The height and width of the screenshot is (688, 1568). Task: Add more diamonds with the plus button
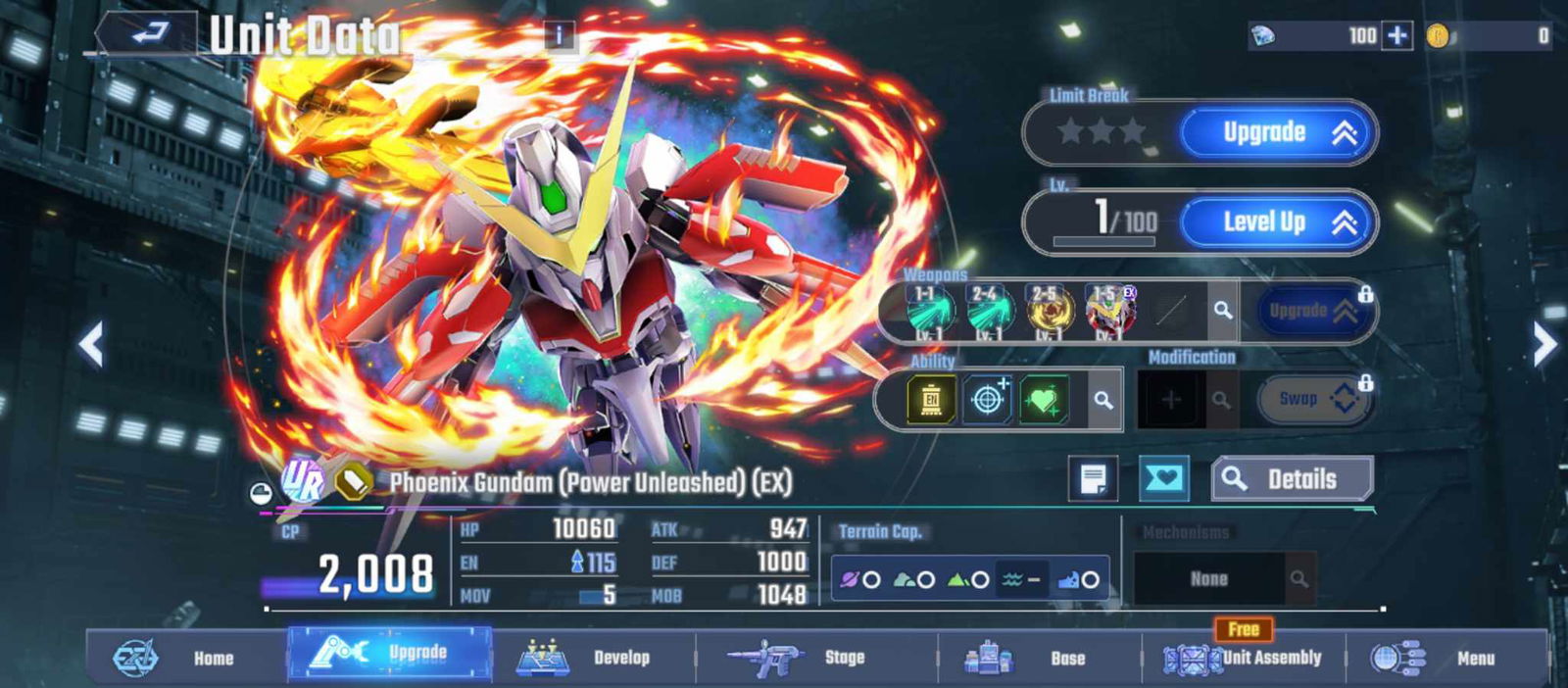pos(1396,36)
